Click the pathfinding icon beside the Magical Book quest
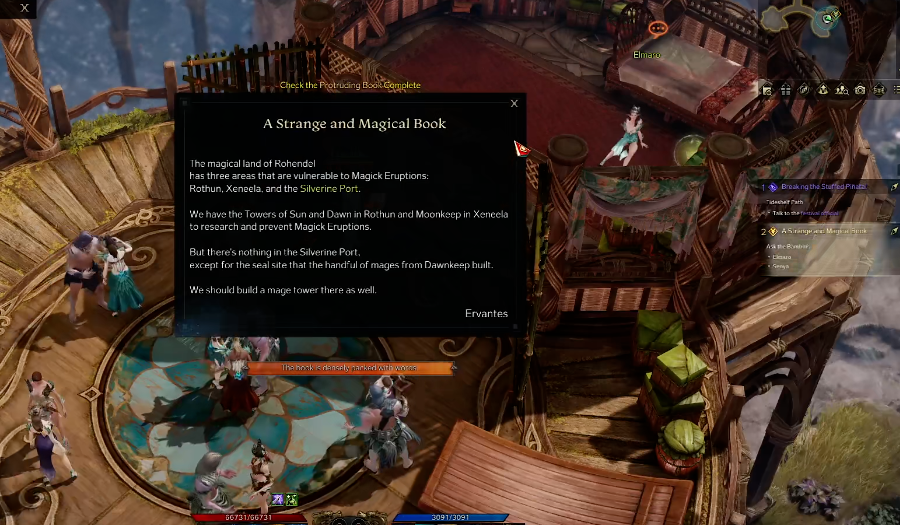The width and height of the screenshot is (900, 525). point(894,231)
